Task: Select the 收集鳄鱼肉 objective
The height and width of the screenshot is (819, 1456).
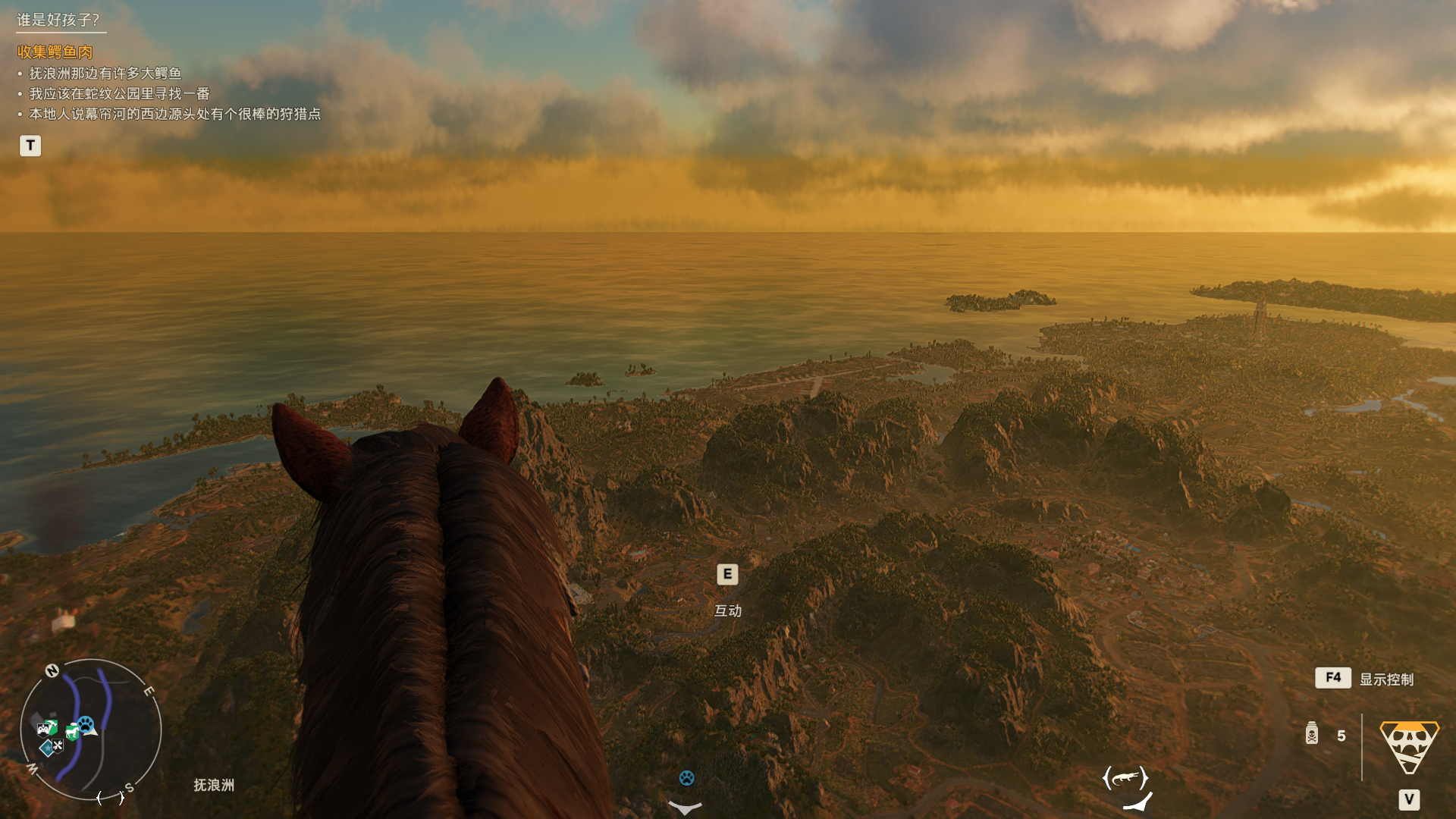Action: 55,52
